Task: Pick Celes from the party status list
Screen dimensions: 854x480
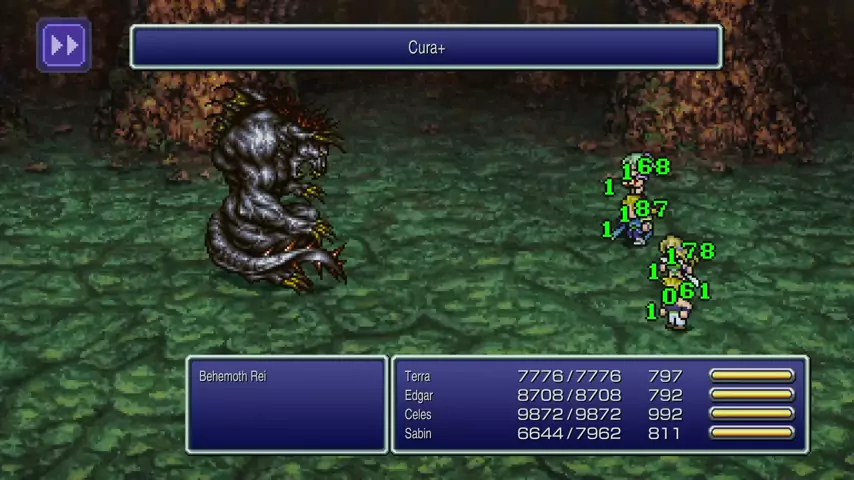Action: click(420, 414)
